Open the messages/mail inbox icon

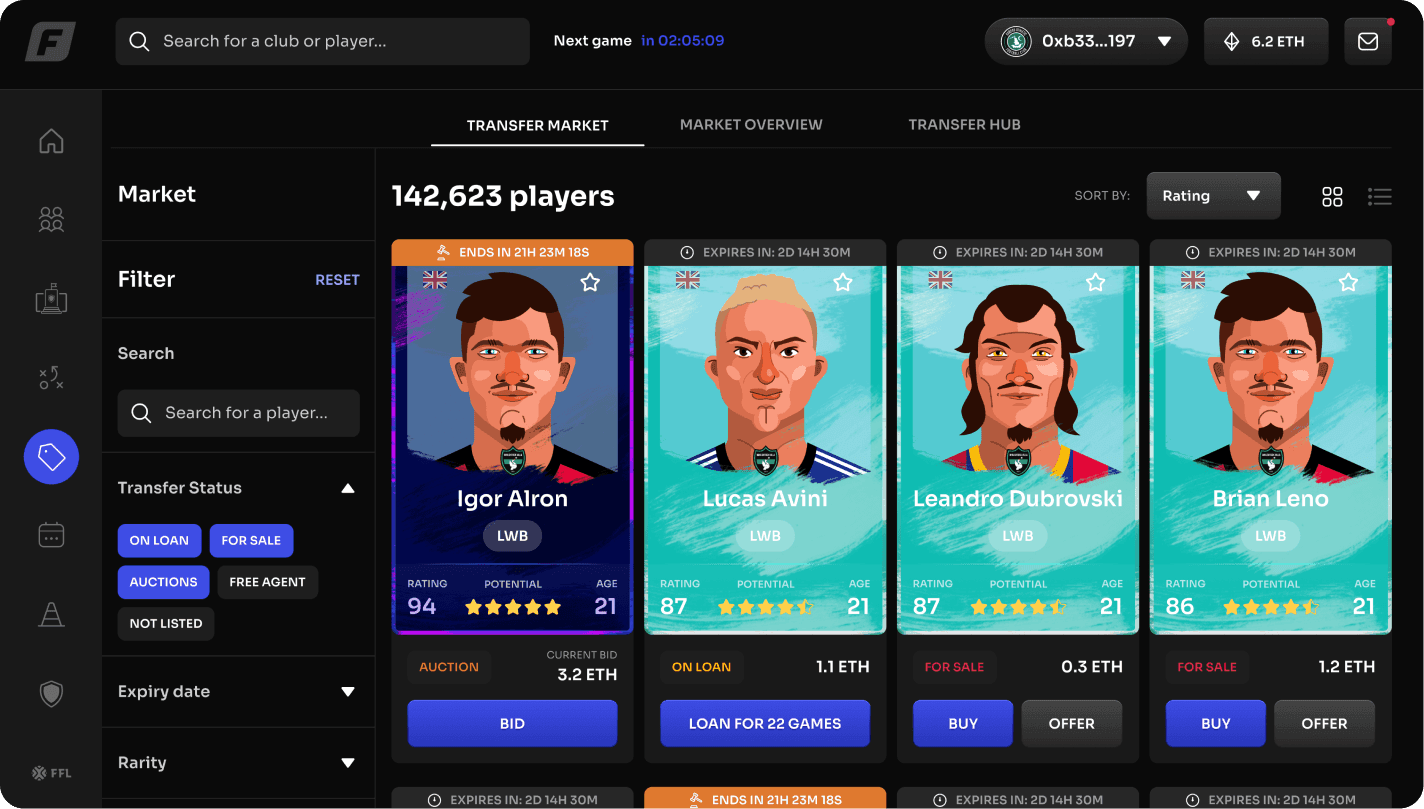pos(1367,41)
